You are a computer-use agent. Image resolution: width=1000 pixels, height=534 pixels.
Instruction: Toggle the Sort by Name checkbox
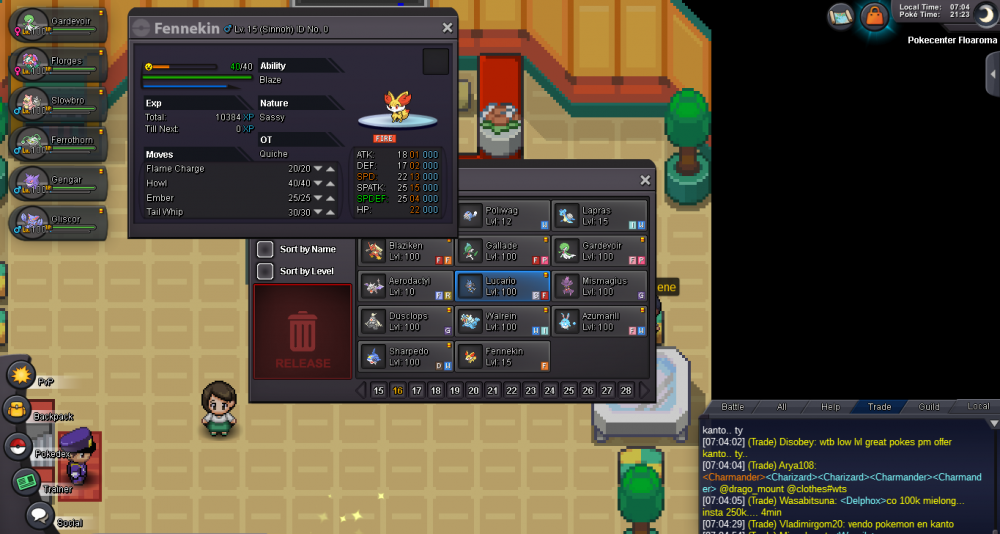(x=265, y=249)
